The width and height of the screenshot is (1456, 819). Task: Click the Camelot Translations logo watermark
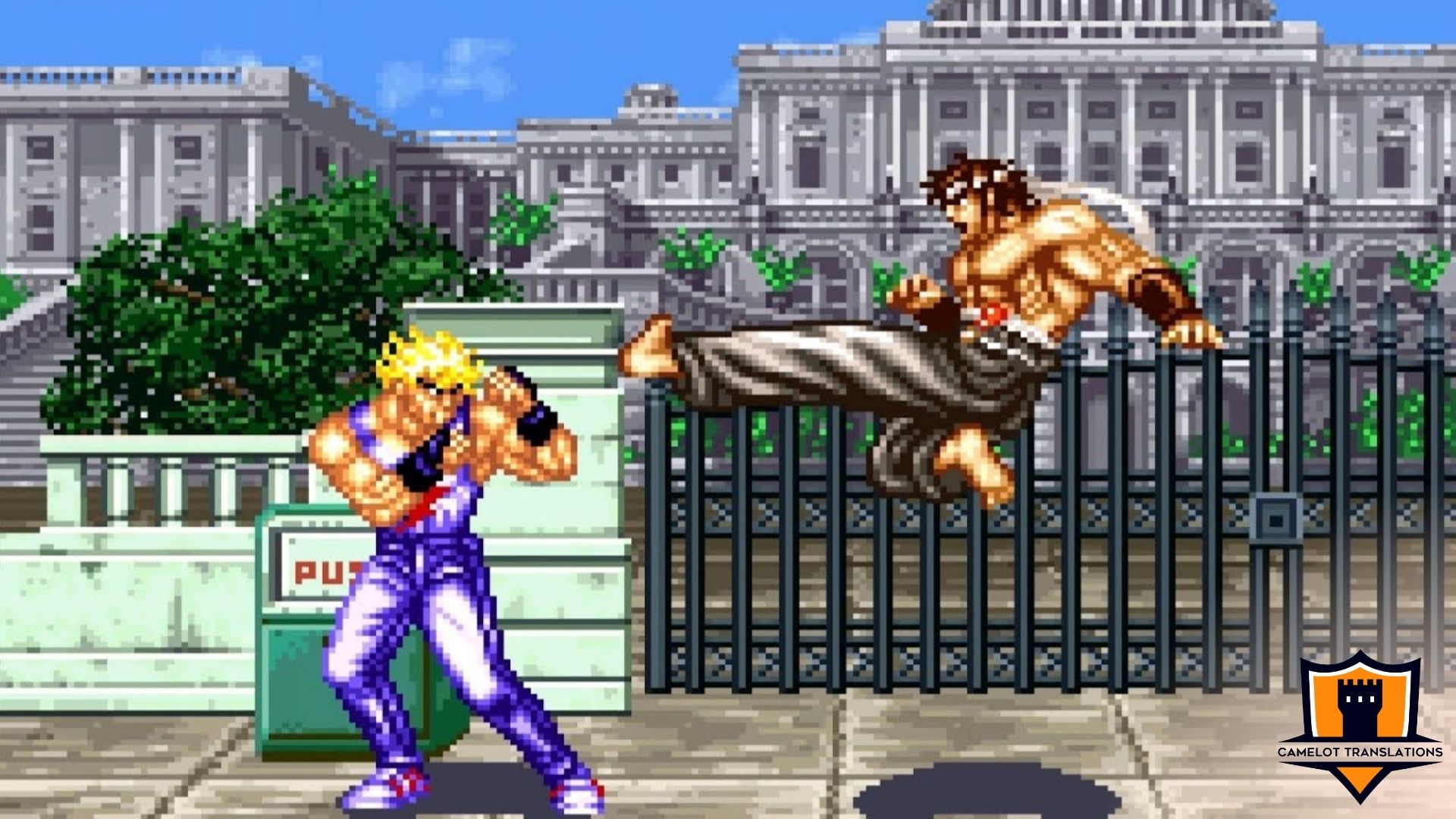click(x=1360, y=726)
